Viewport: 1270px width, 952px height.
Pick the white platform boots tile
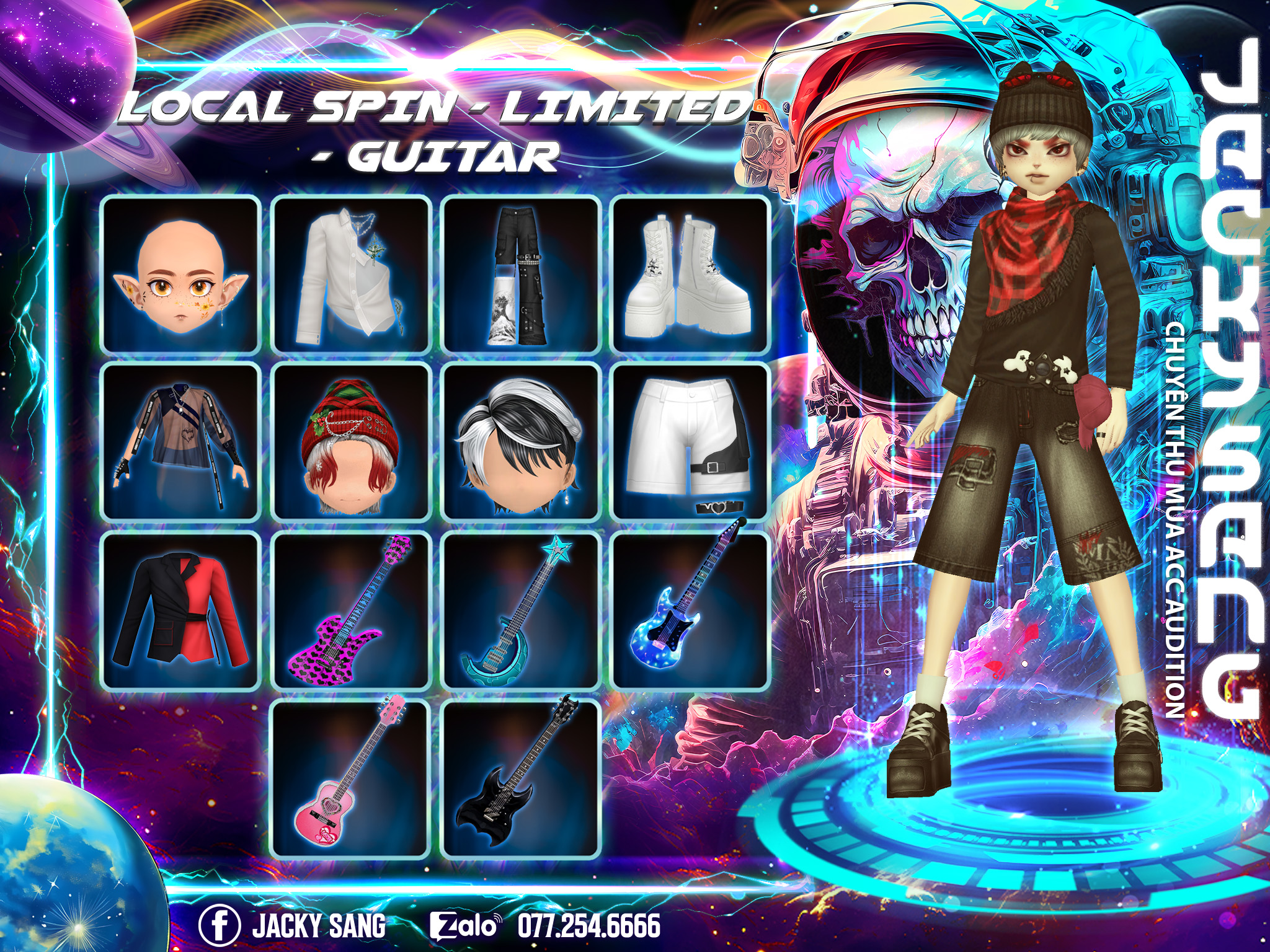[690, 275]
